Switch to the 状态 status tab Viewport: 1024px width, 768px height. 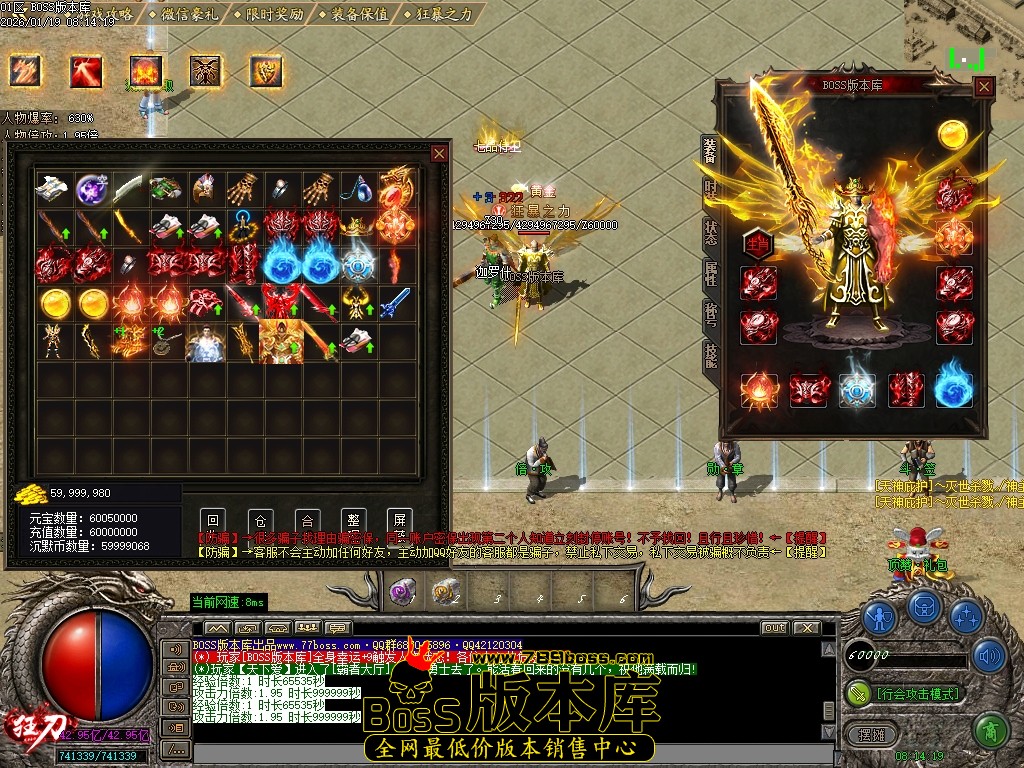tap(710, 230)
